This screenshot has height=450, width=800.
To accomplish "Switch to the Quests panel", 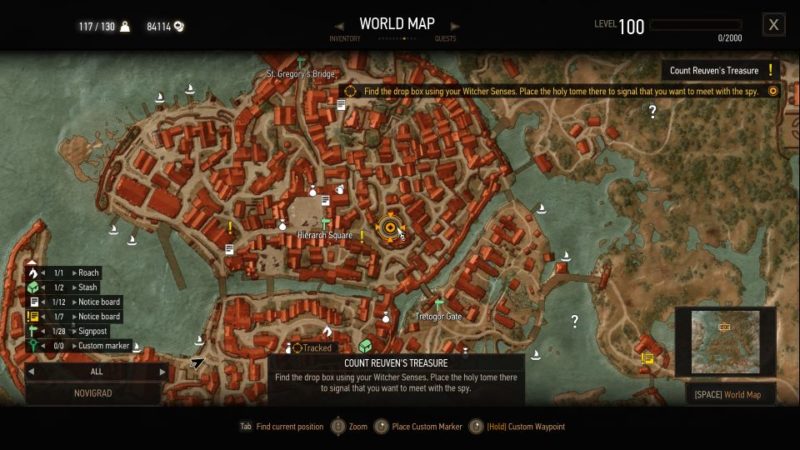I will coord(445,39).
